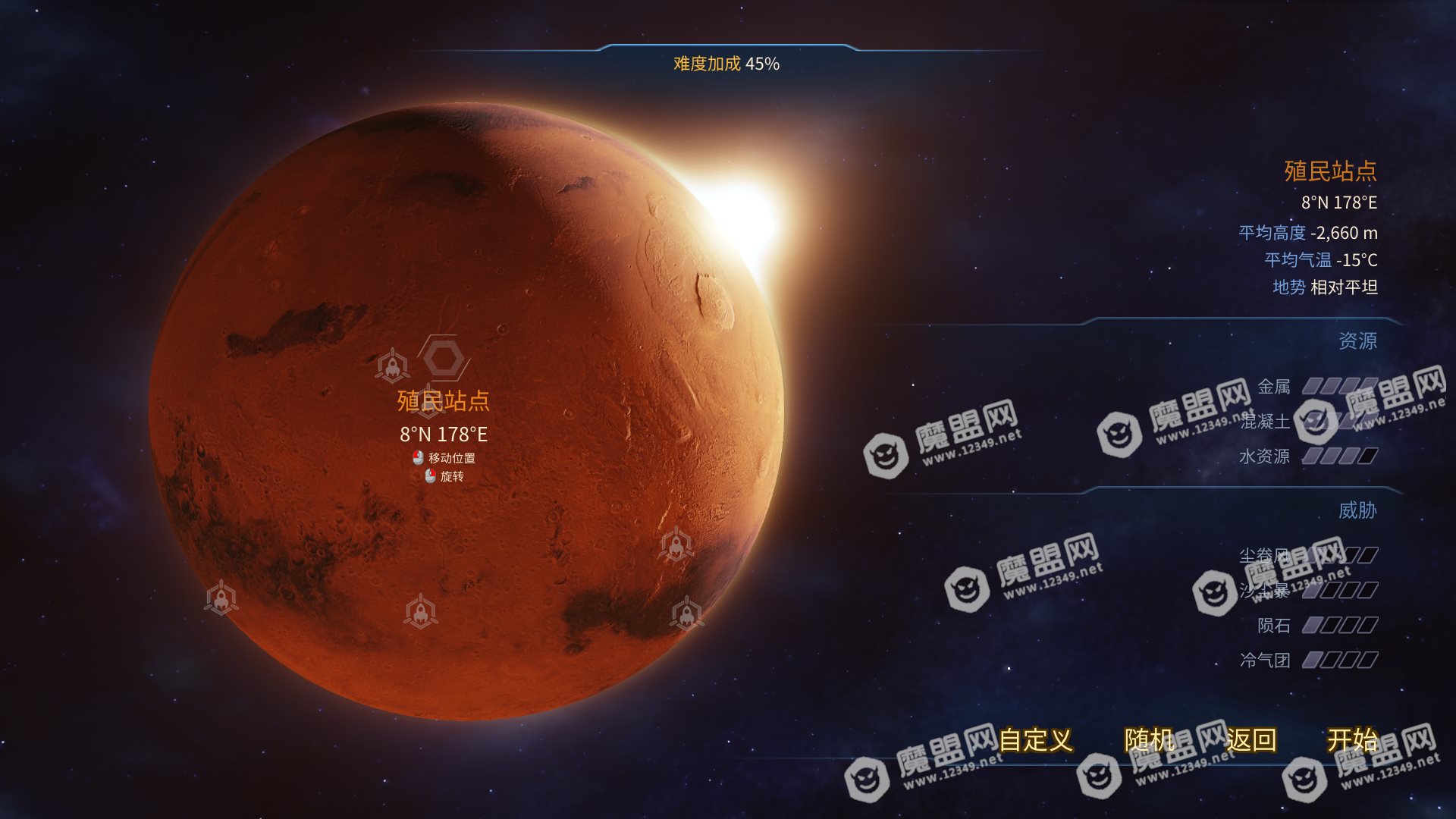Click the rocket marker below the hexagon outline
1456x819 pixels.
click(x=427, y=402)
